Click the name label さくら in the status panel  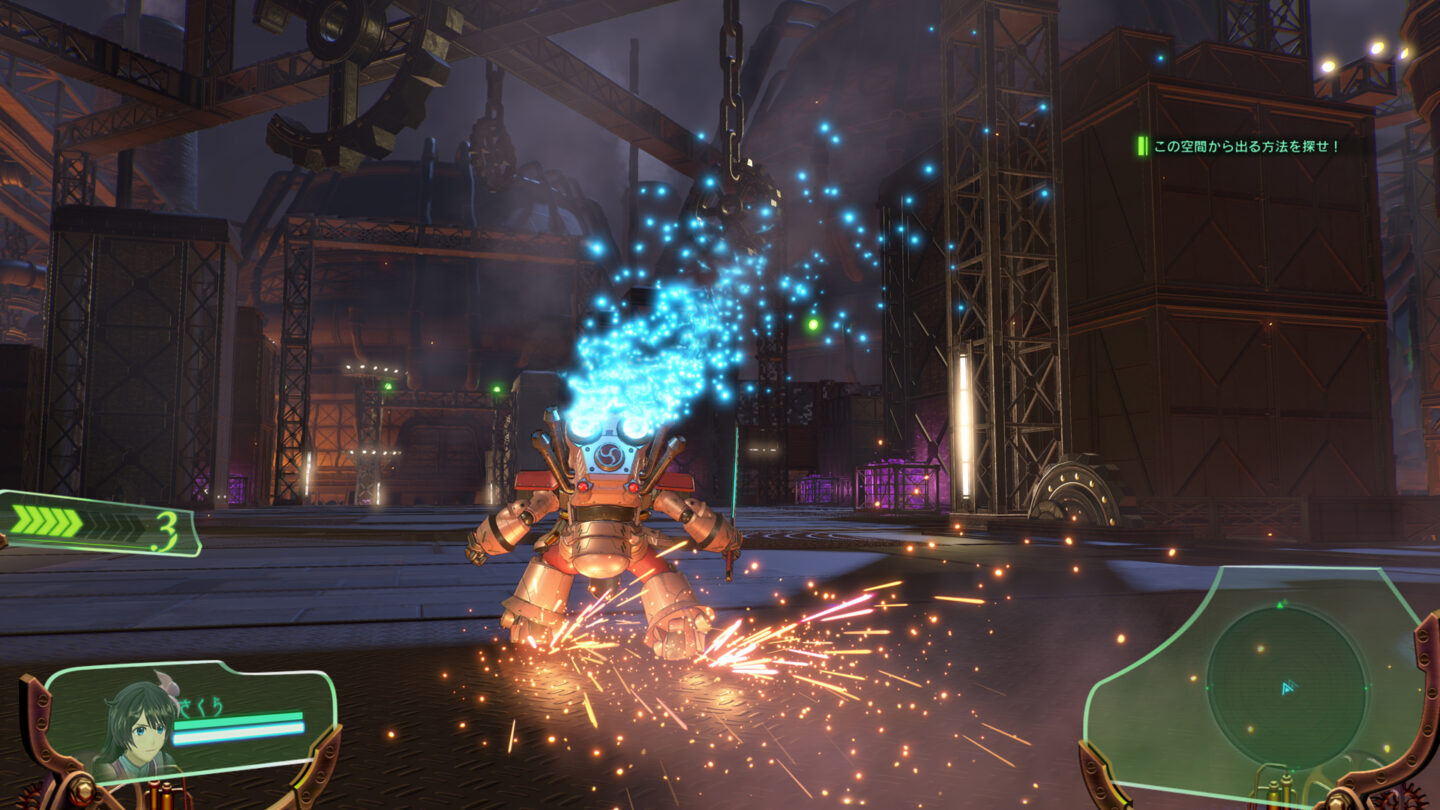tap(199, 705)
